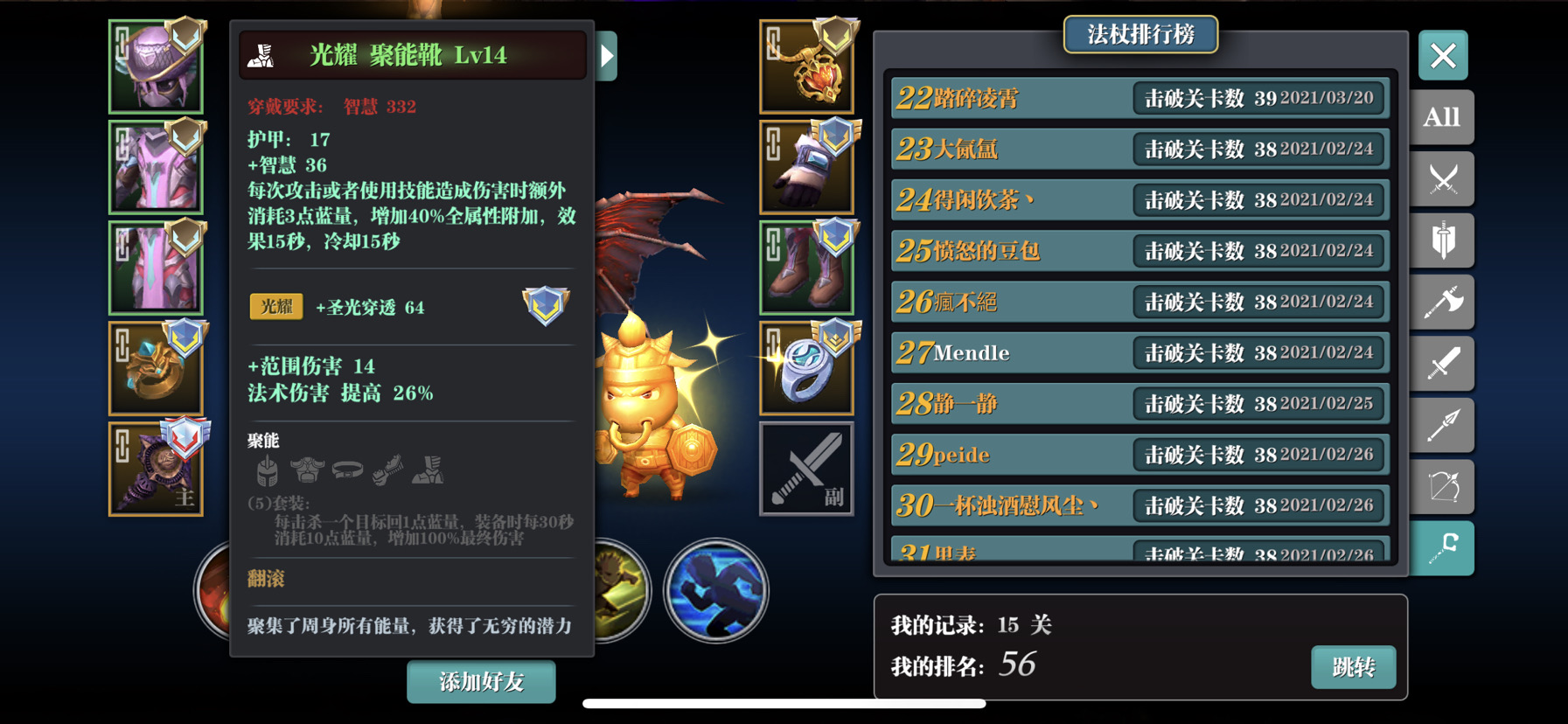Close the staff leaderboard panel
Screen dimensions: 1568x724
1442,56
